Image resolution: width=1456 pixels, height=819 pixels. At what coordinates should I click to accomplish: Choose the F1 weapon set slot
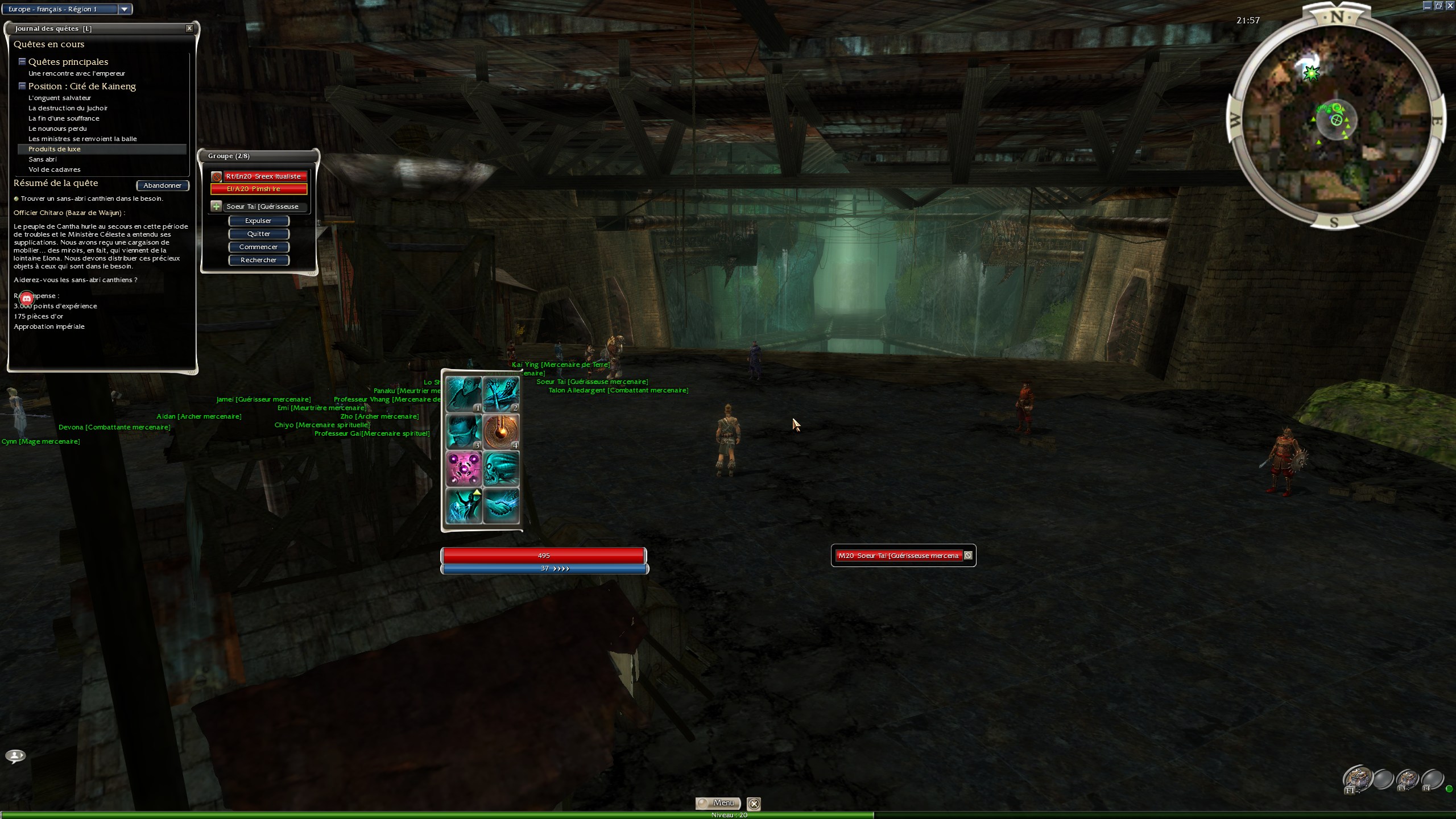[1357, 779]
